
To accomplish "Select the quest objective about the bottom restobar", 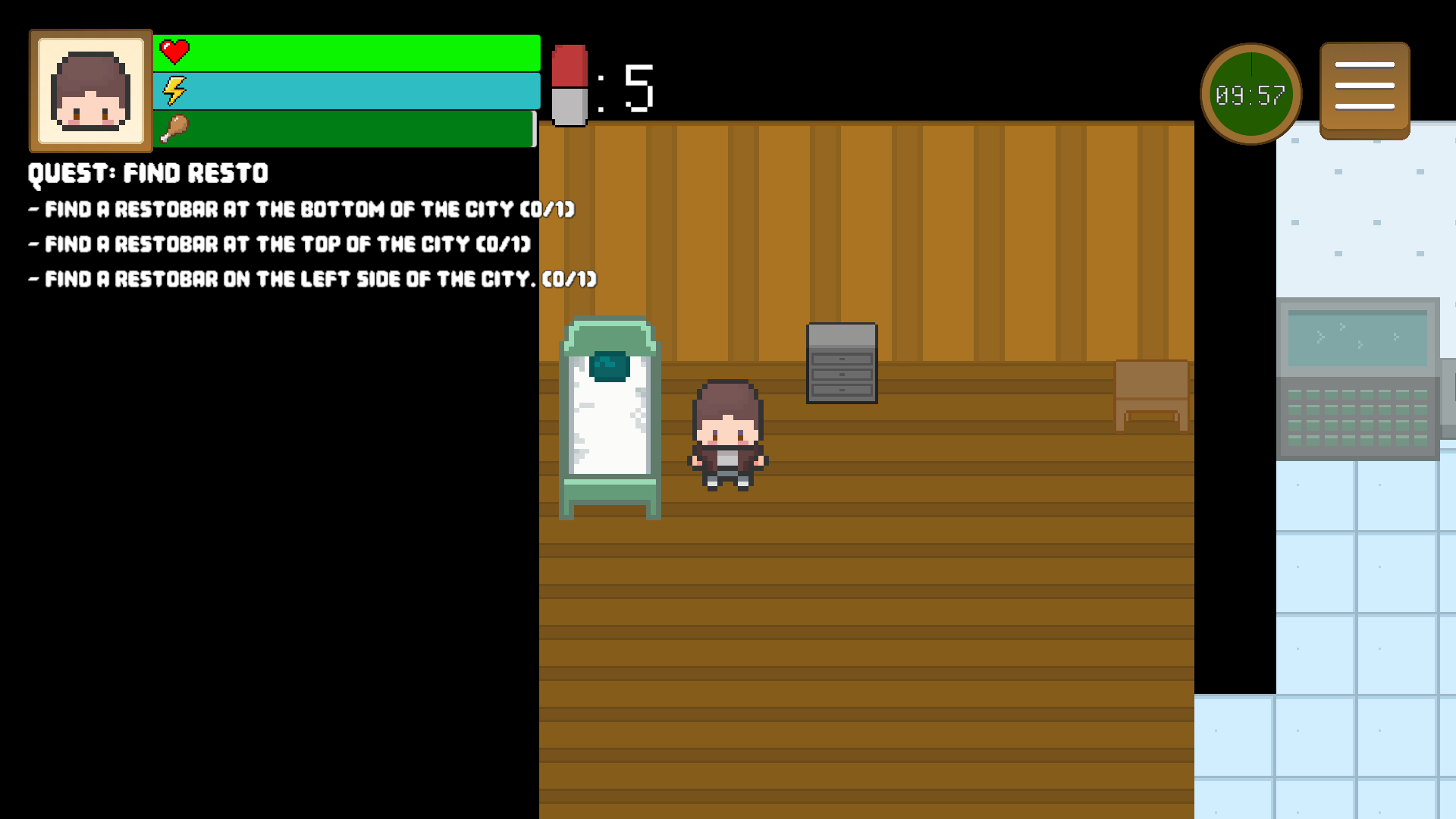I will pos(302,209).
